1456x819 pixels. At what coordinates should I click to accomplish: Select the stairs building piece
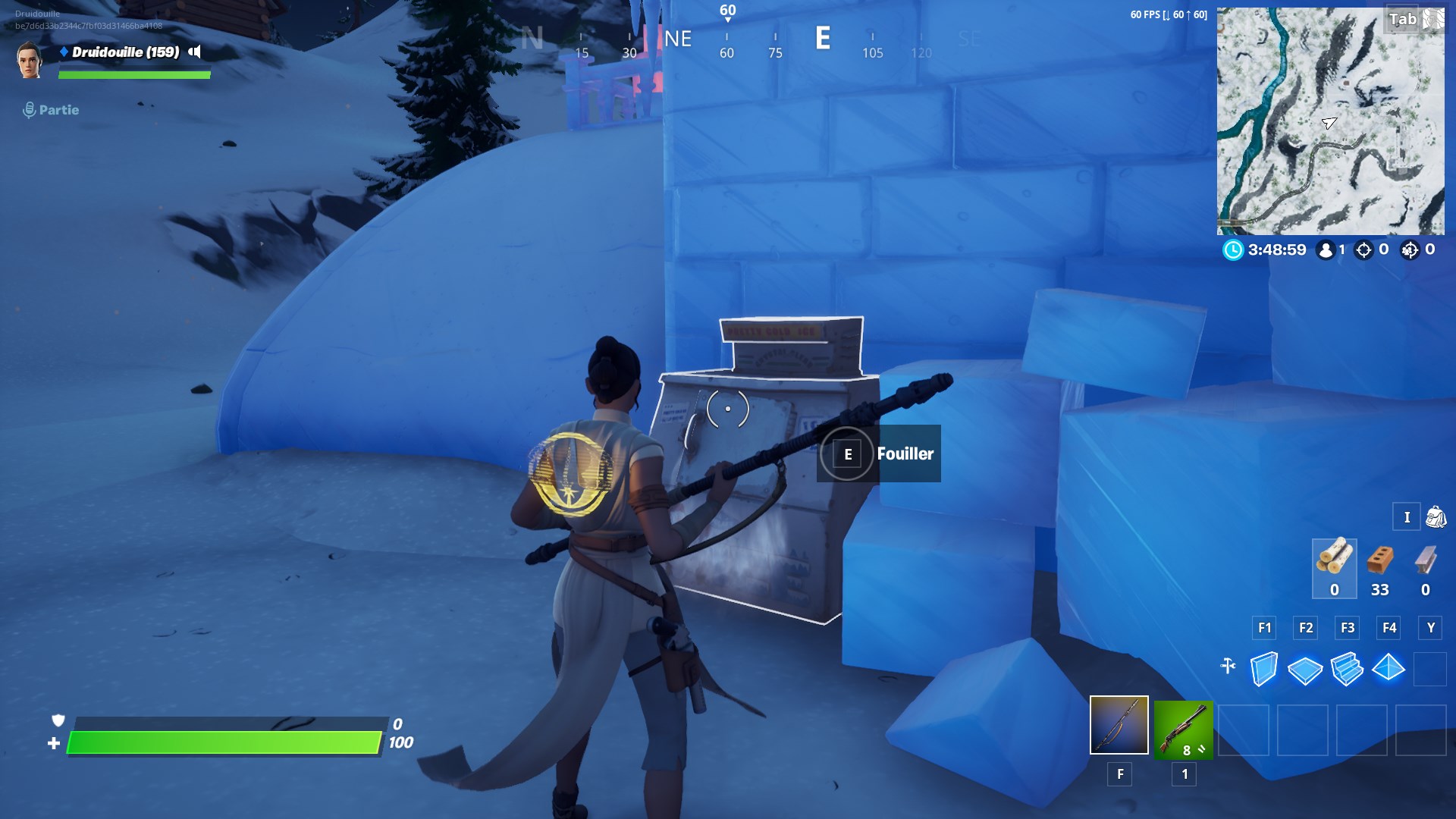point(1349,669)
